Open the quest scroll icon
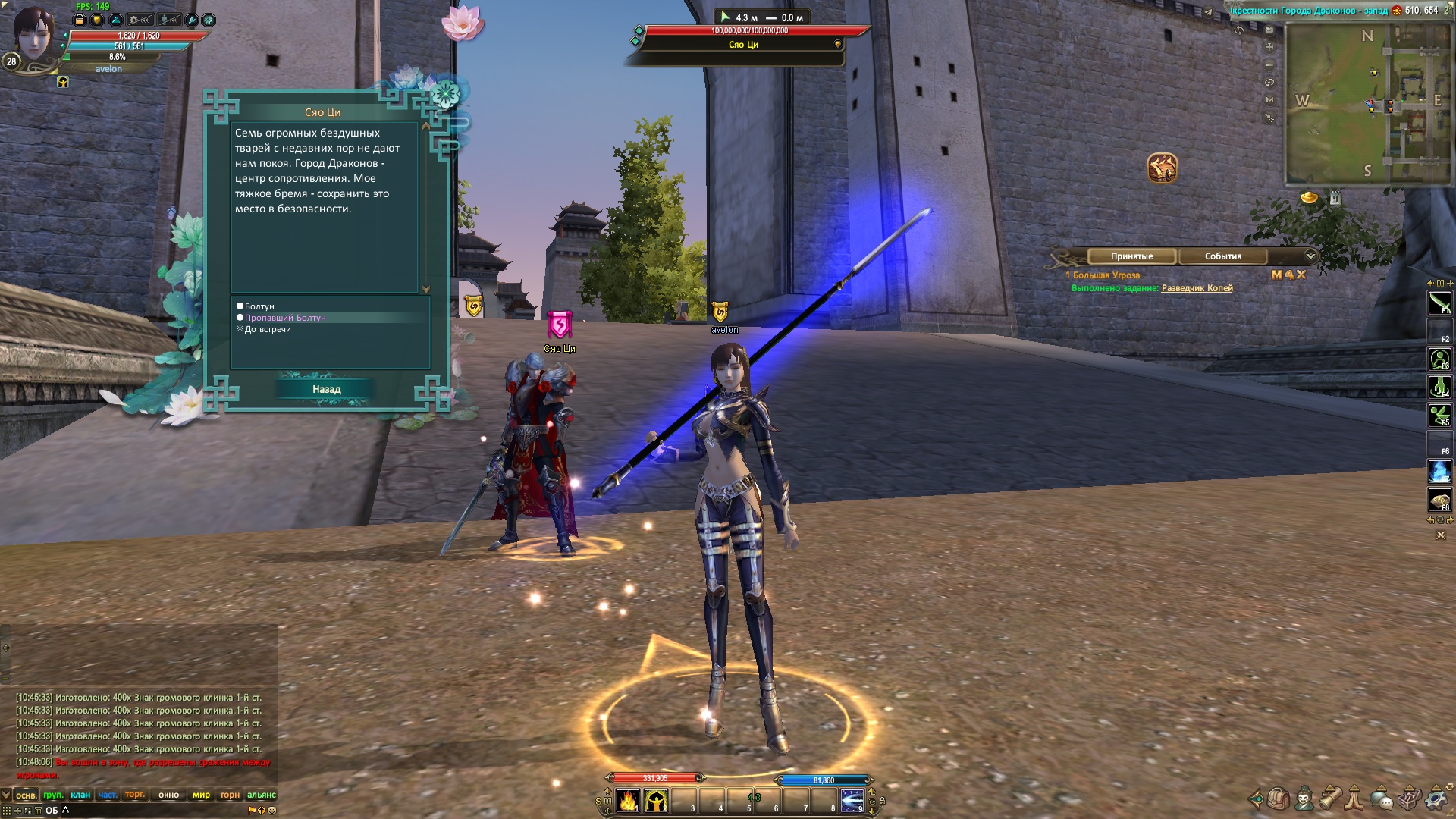The width and height of the screenshot is (1456, 819). tap(1330, 799)
